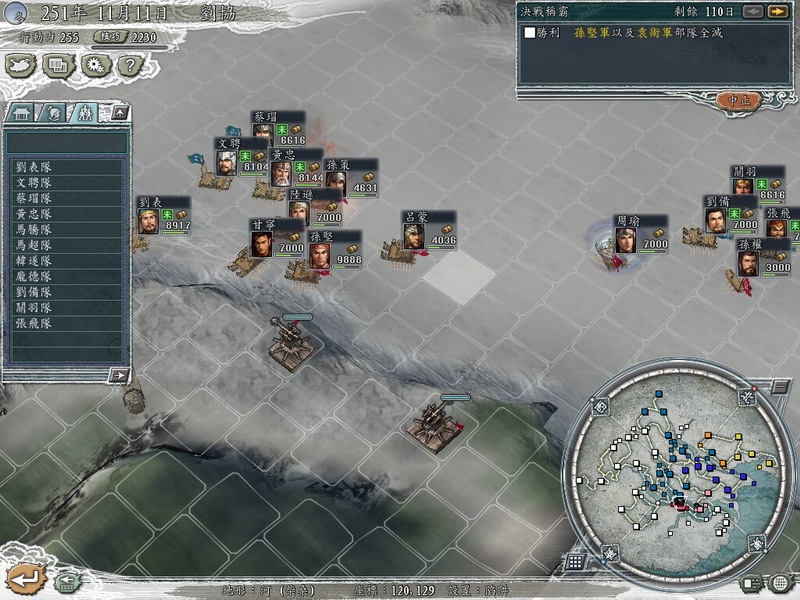The height and width of the screenshot is (600, 800).
Task: Click the globe icon at bottom right
Action: click(x=780, y=582)
